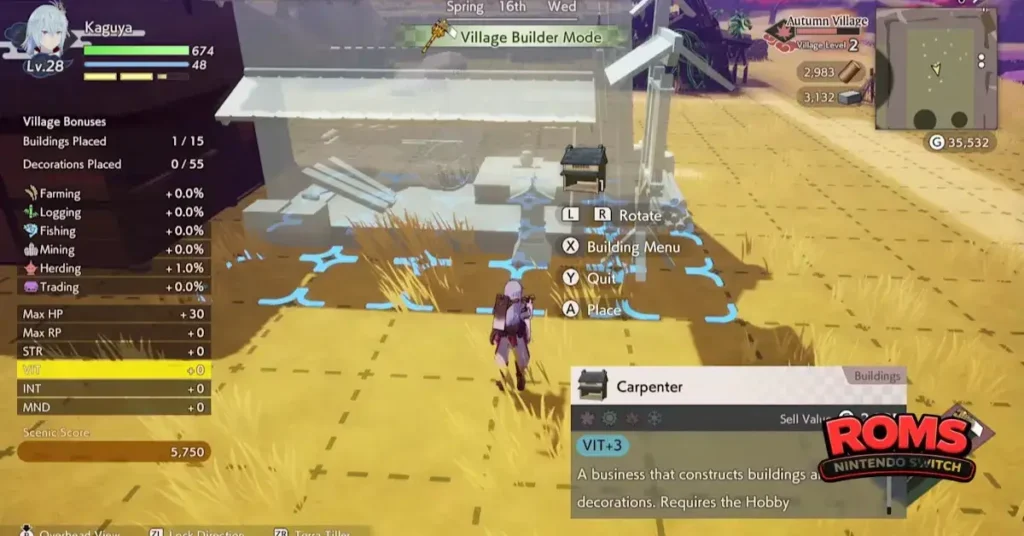
Task: Select the Farming bonus row
Action: [113, 193]
